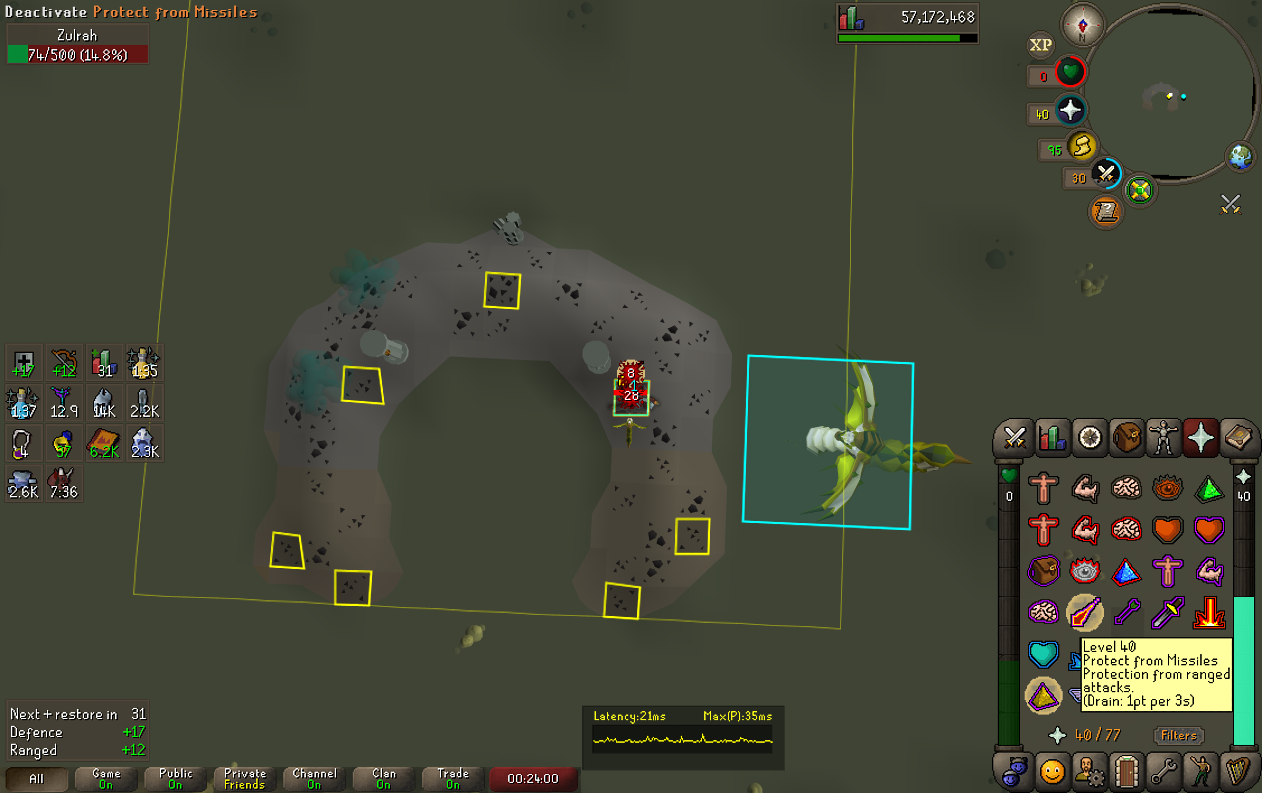Open the Spellbook tab
Viewport: 1262px width, 793px height.
coord(1238,437)
